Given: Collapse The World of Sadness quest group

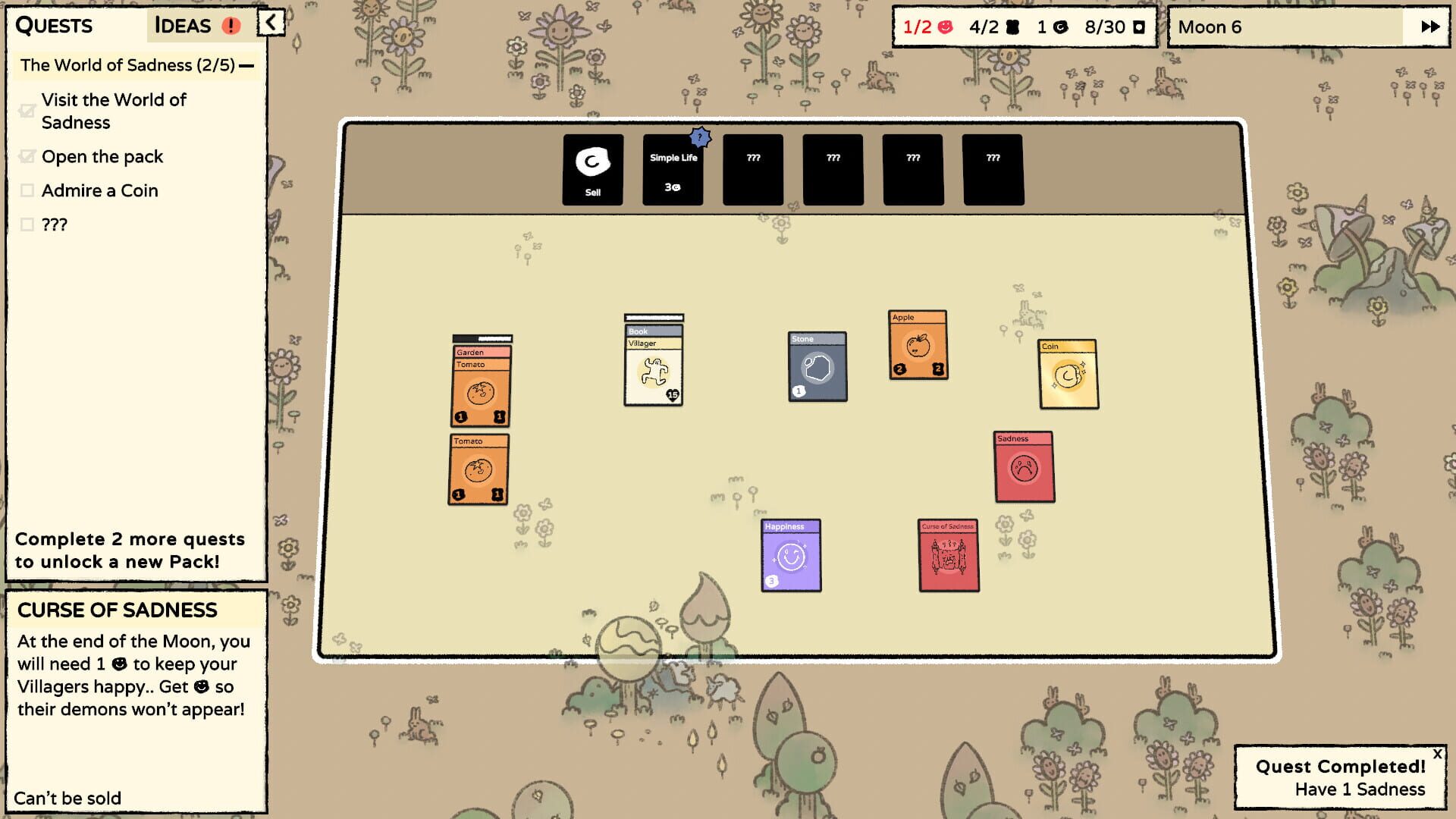Looking at the screenshot, I should 248,65.
